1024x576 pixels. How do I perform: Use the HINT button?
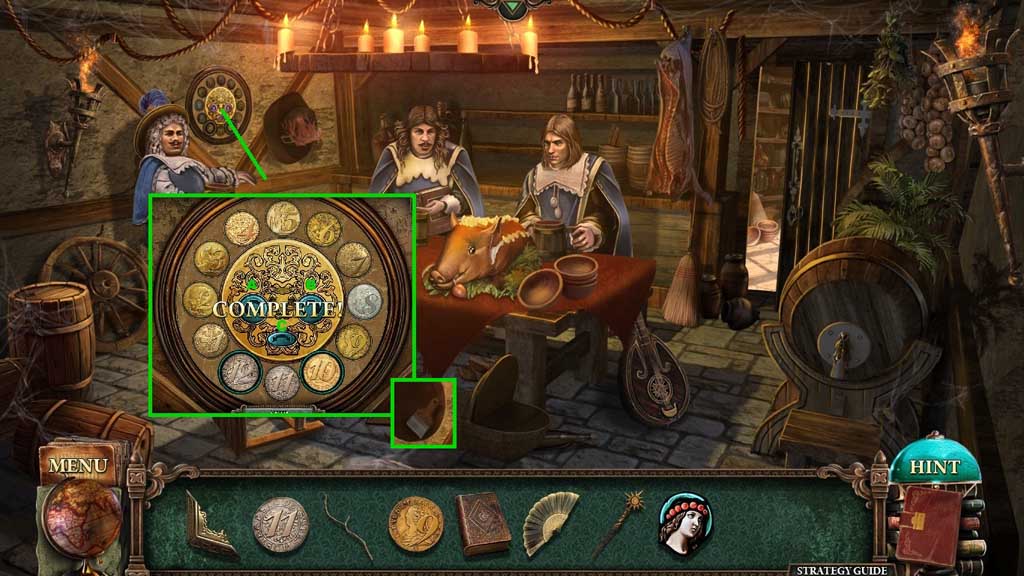pyautogui.click(x=933, y=466)
